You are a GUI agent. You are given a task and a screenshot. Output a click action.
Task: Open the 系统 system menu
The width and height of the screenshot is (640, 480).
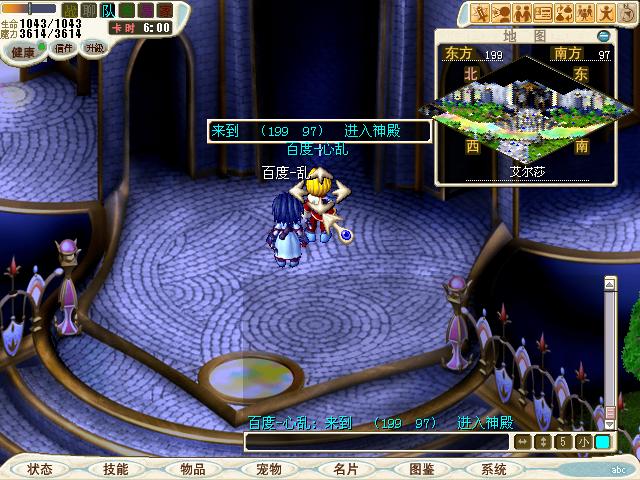click(494, 469)
